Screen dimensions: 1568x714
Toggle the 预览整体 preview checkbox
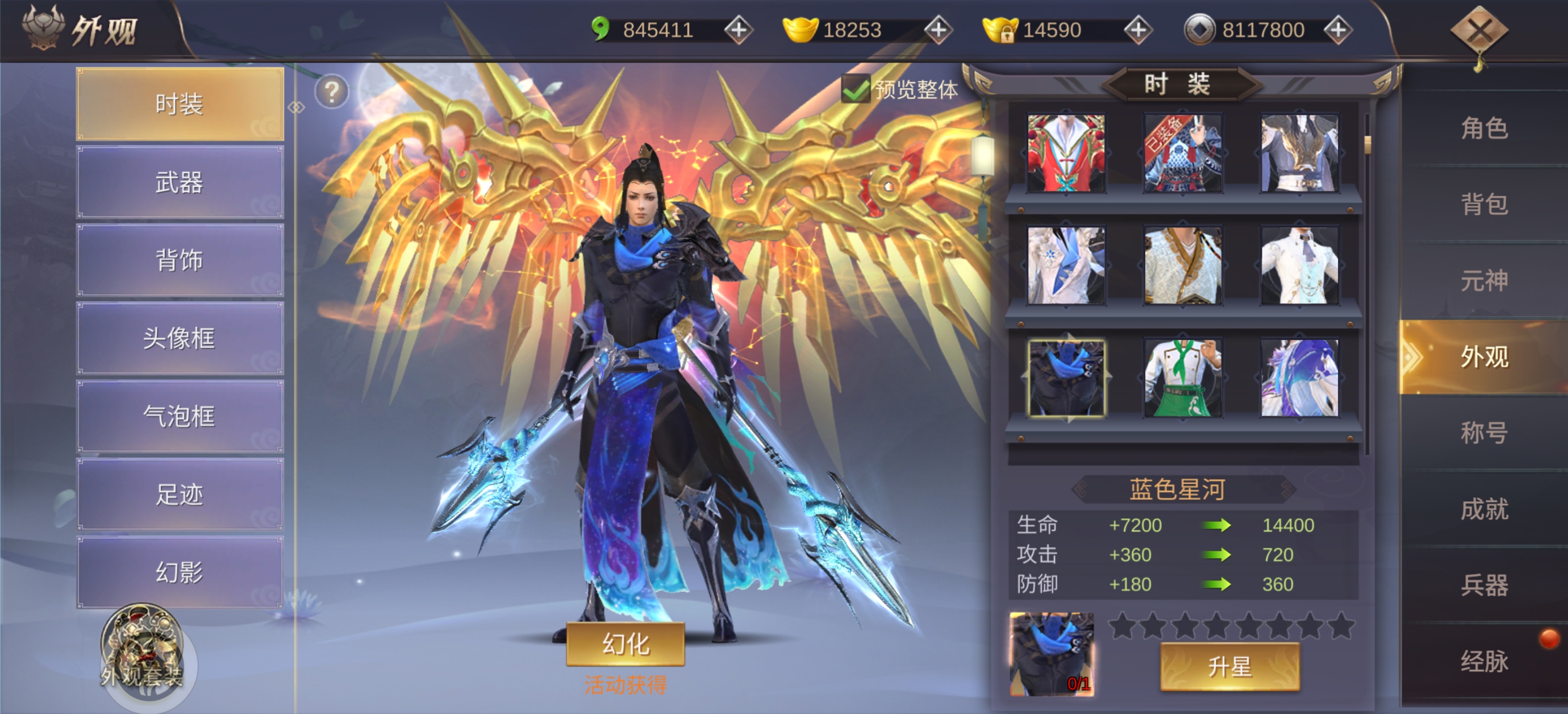pyautogui.click(x=855, y=90)
